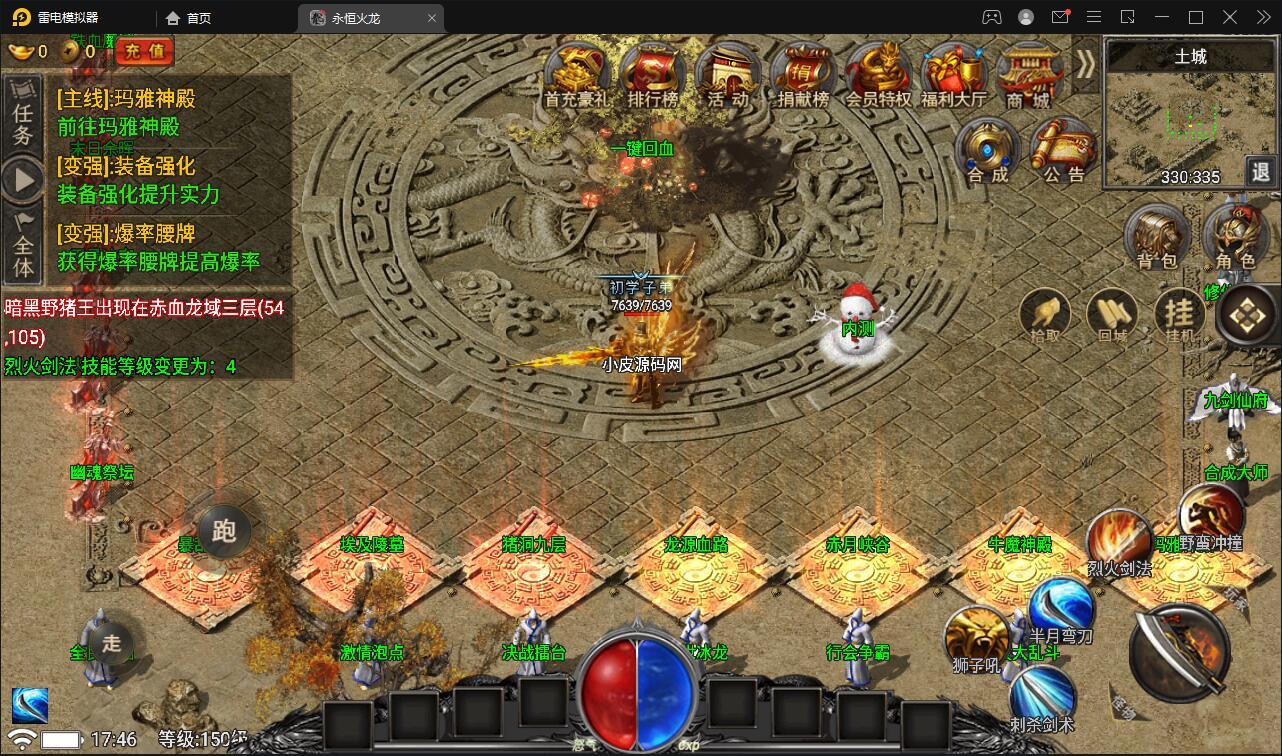Image resolution: width=1282 pixels, height=756 pixels.
Task: Read the 公告 announcement scroll
Action: coord(1063,150)
